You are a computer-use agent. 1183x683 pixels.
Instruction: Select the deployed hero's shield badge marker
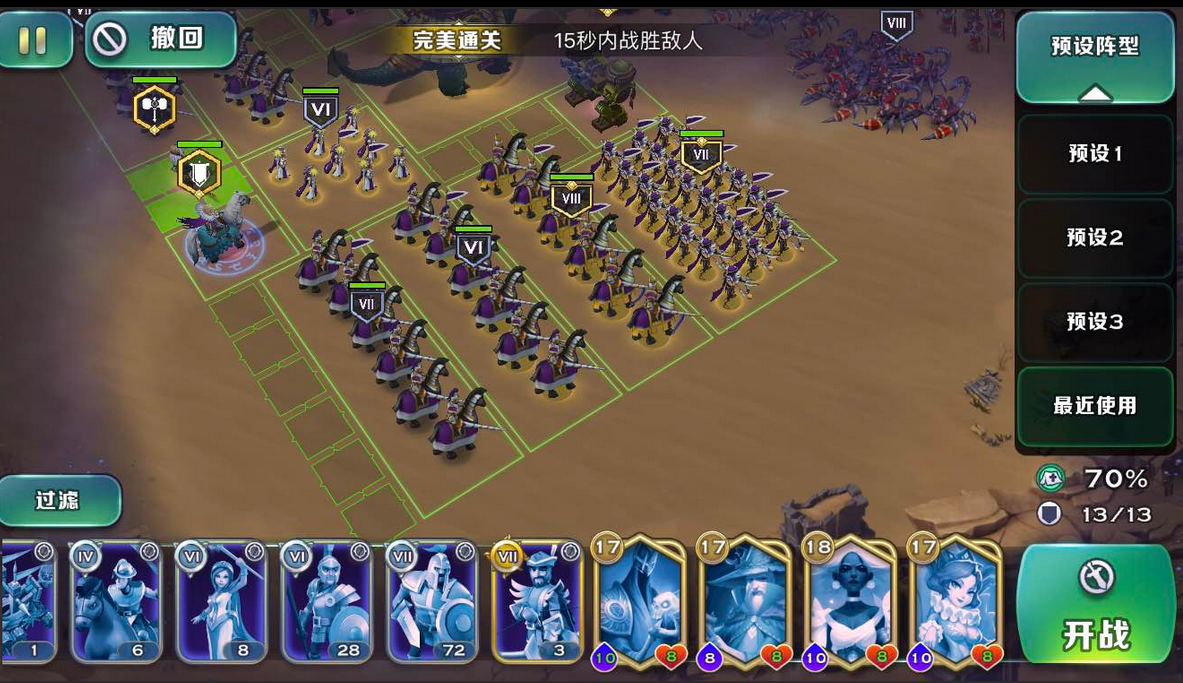click(x=199, y=175)
